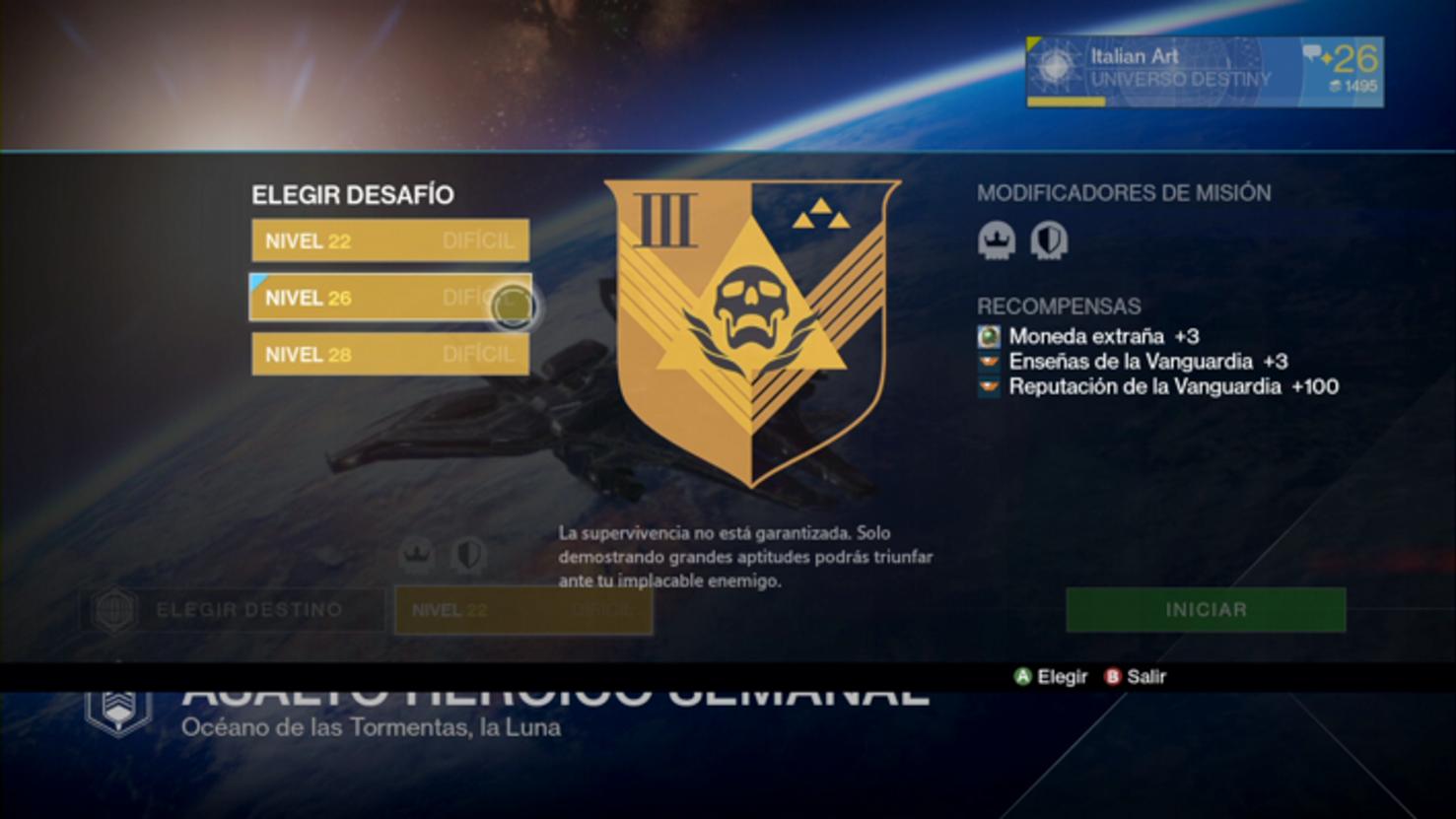1456x819 pixels.
Task: Select the Nivel 22 challenge option
Action: [x=389, y=240]
